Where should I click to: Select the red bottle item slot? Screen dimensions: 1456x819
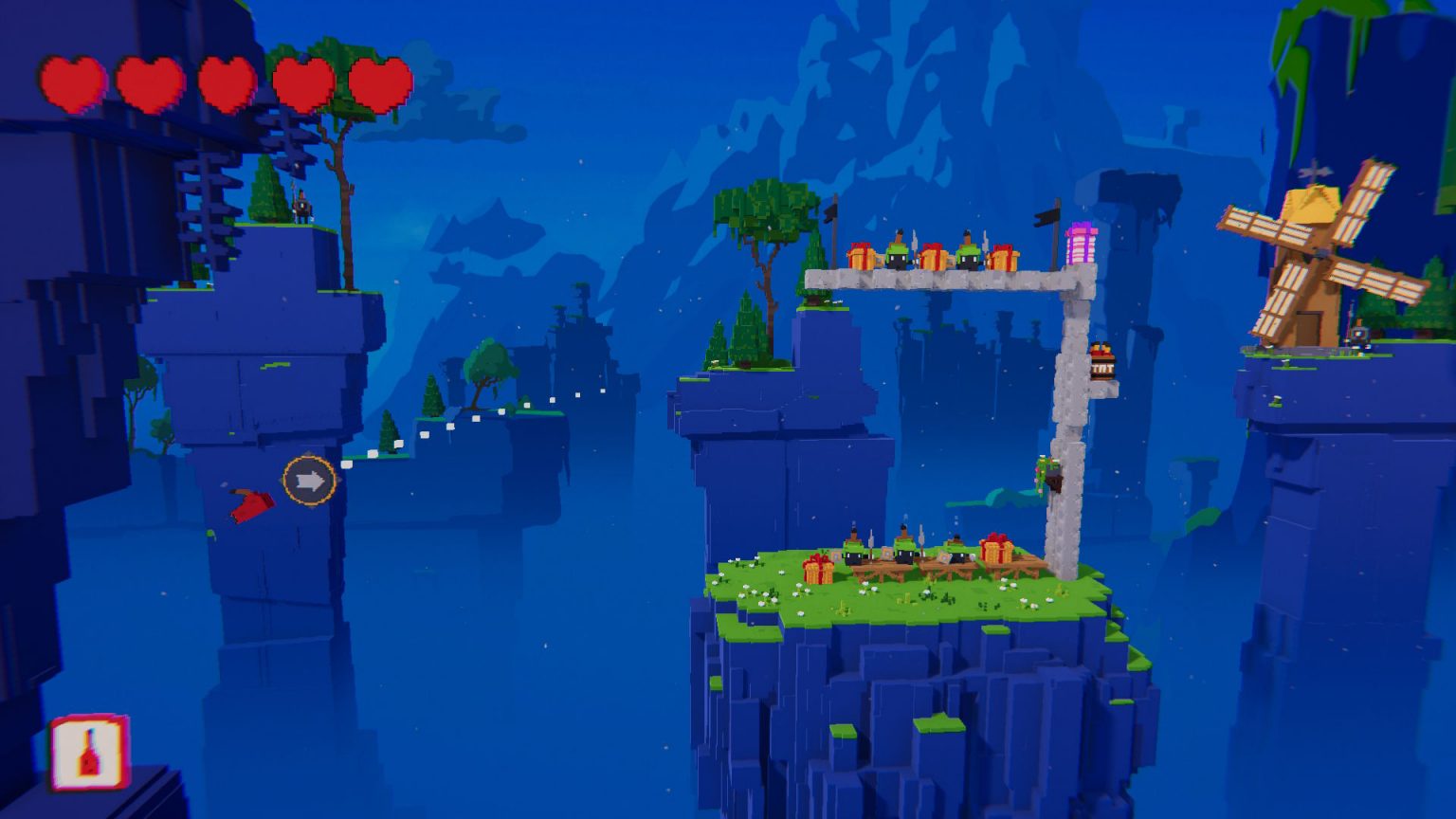(88, 753)
